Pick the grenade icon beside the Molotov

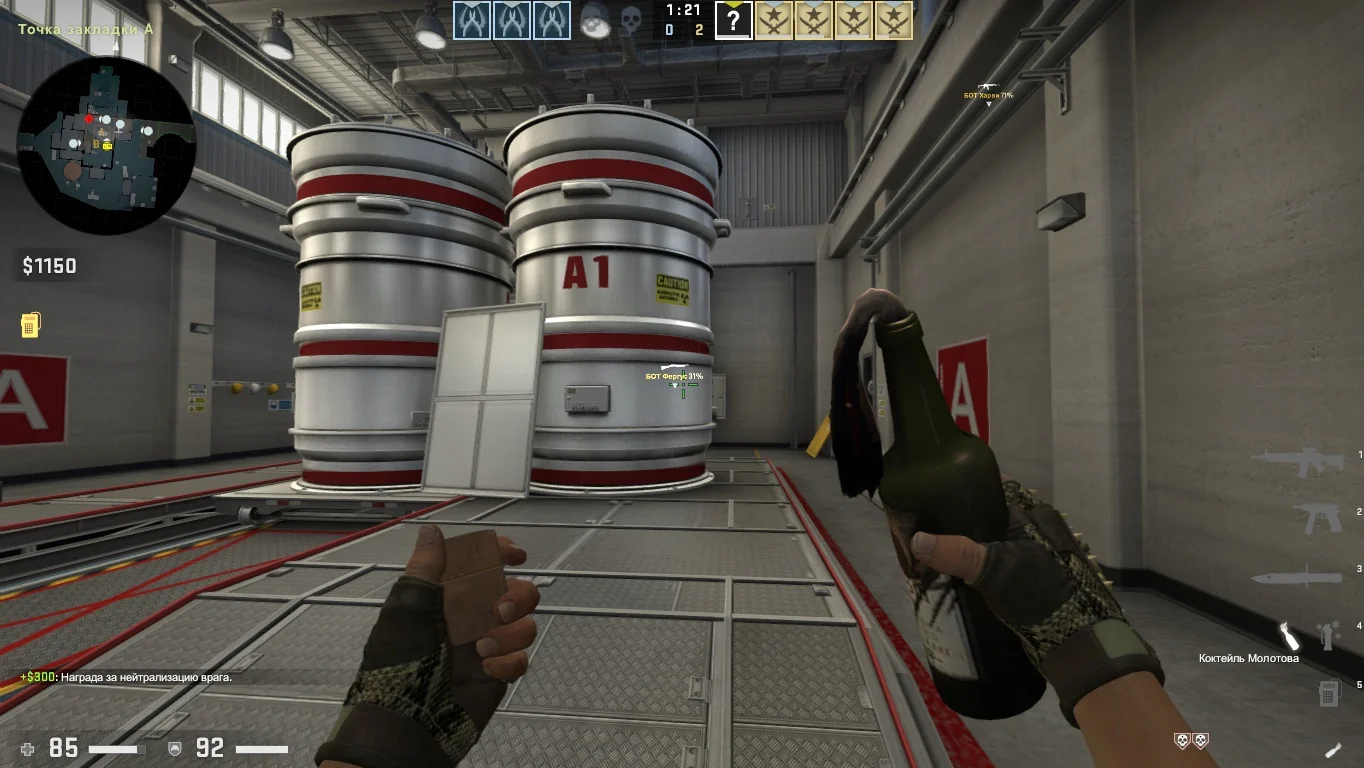point(1328,633)
